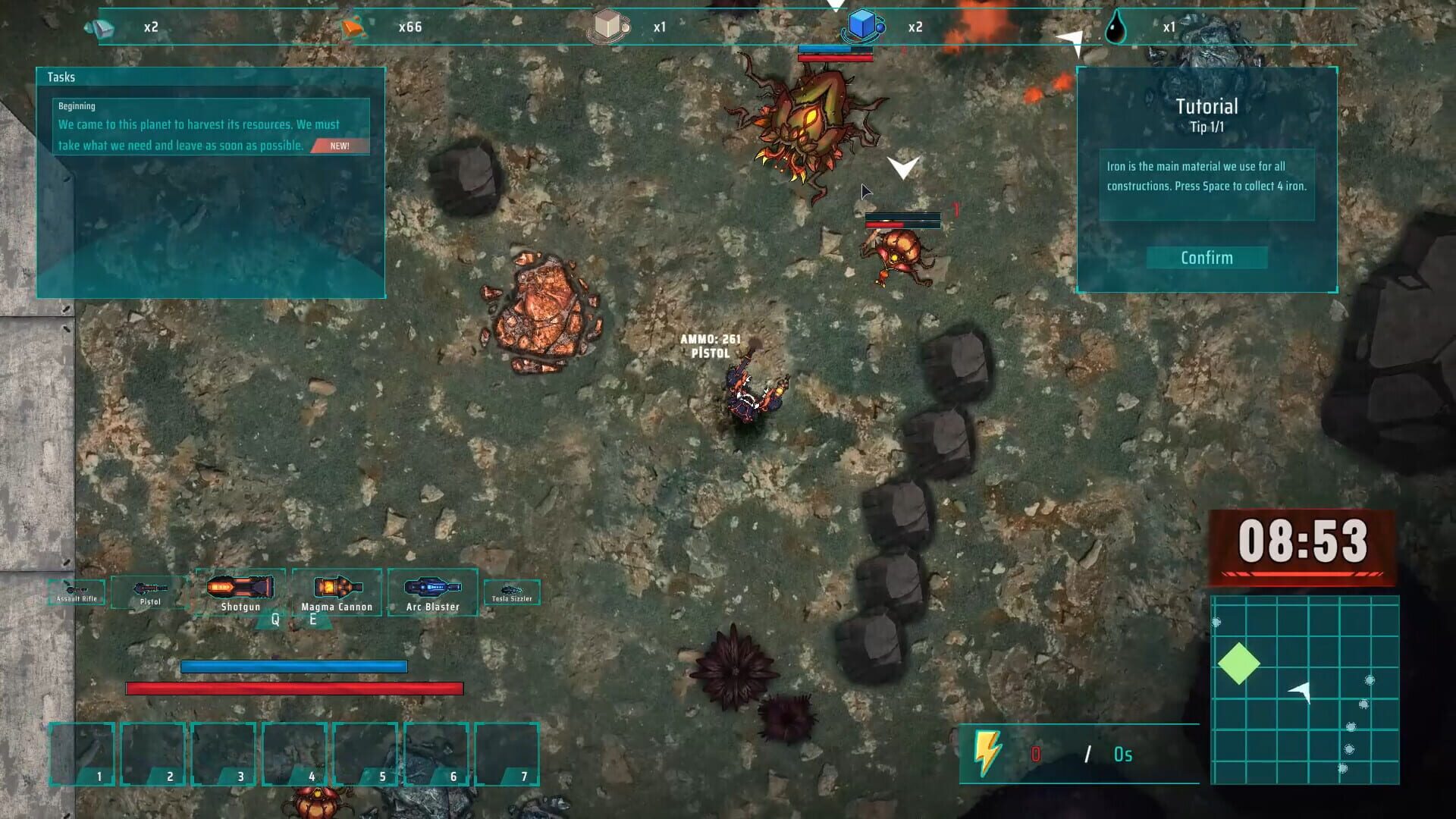This screenshot has width=1456, height=819.
Task: Click the NEW! tag on the task
Action: click(338, 146)
